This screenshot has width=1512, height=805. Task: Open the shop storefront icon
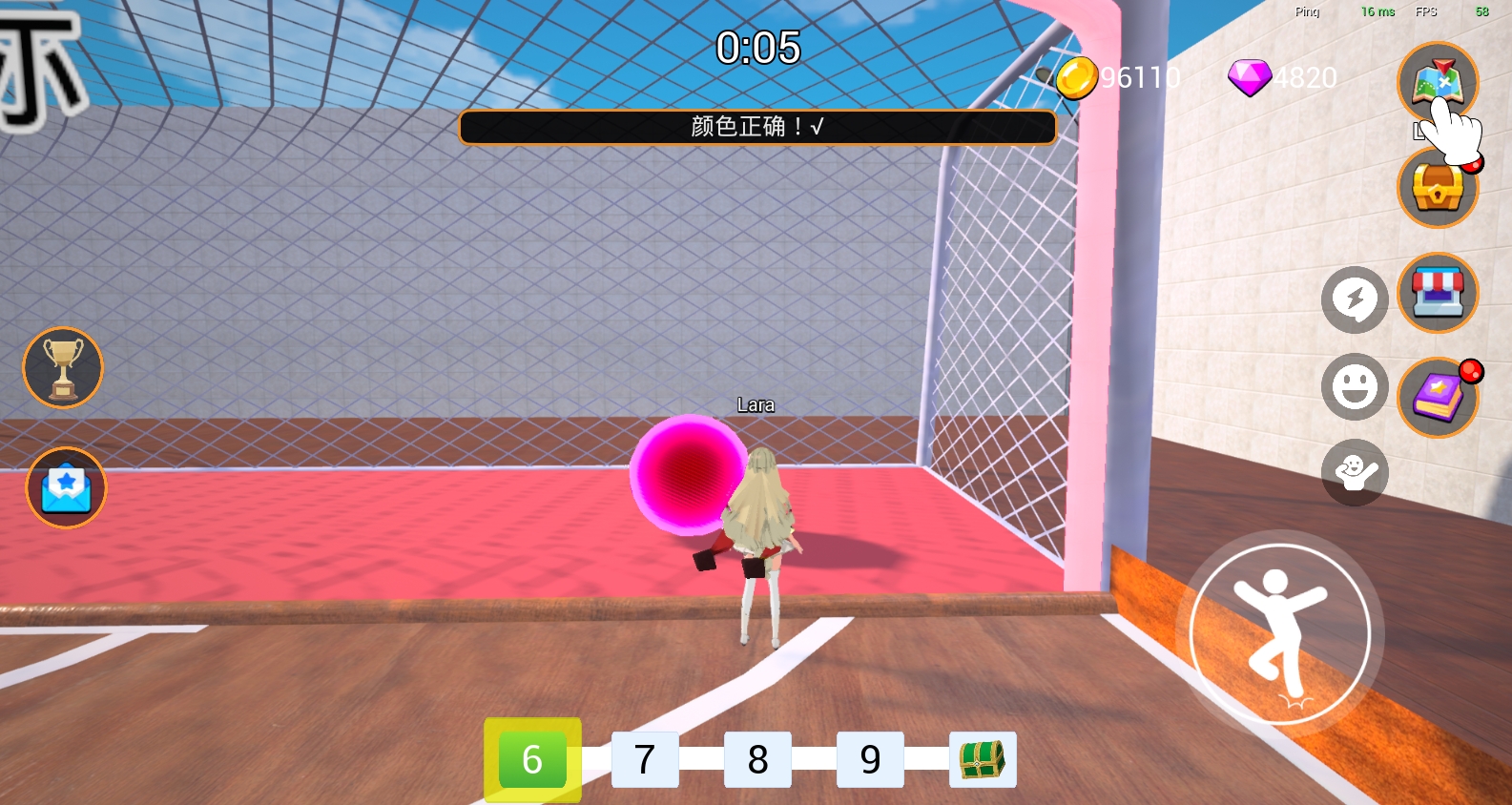click(x=1437, y=293)
